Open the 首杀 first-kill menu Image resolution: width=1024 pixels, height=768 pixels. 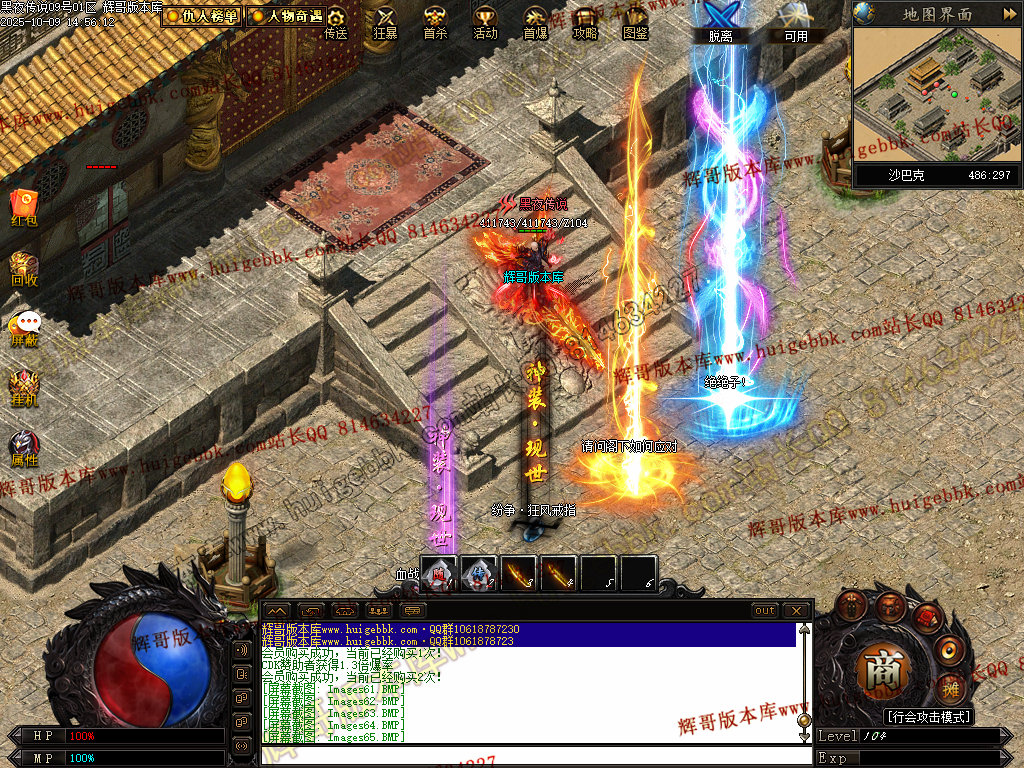pyautogui.click(x=435, y=22)
